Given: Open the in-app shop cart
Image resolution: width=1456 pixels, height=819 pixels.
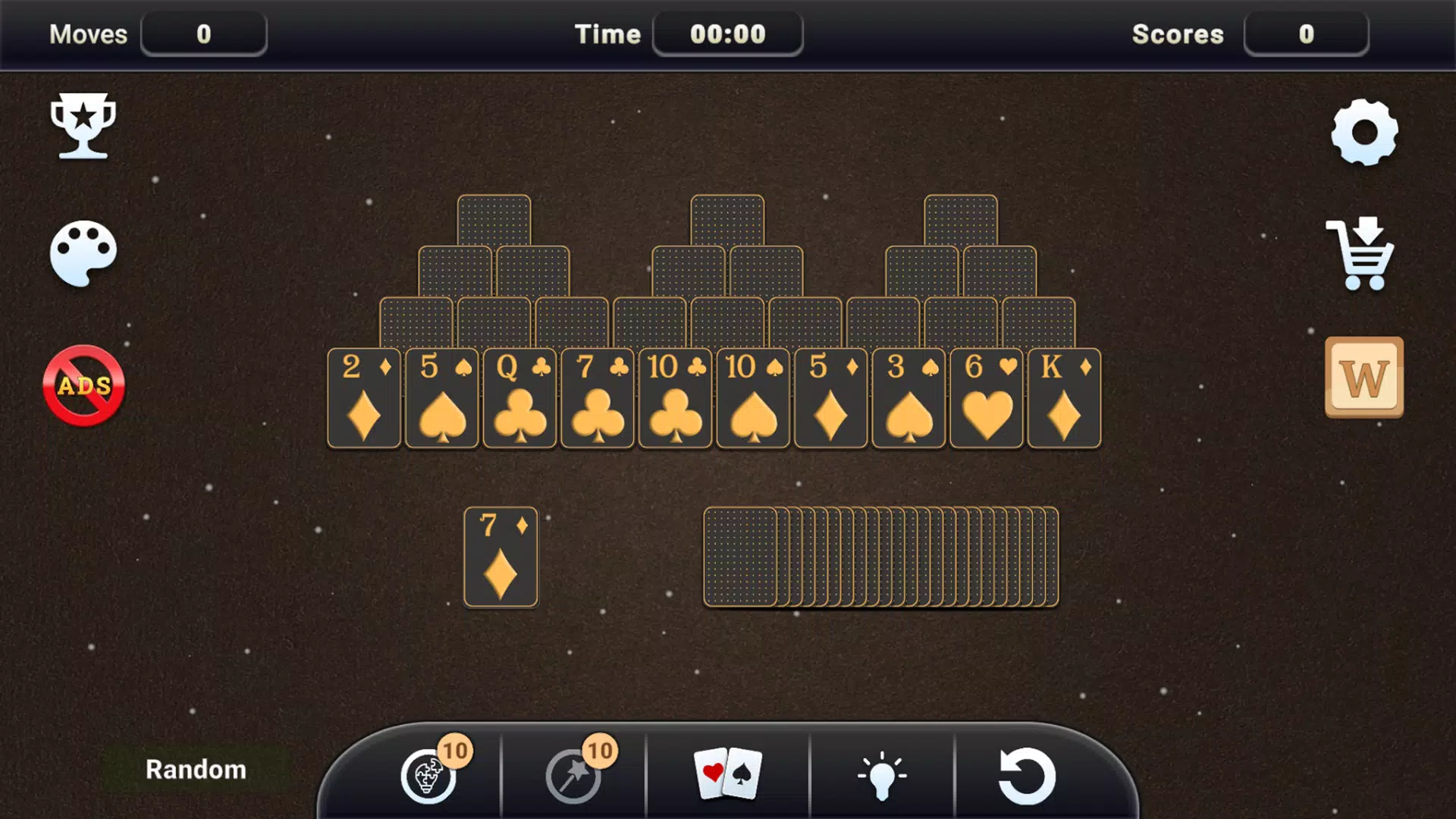Looking at the screenshot, I should click(1361, 254).
